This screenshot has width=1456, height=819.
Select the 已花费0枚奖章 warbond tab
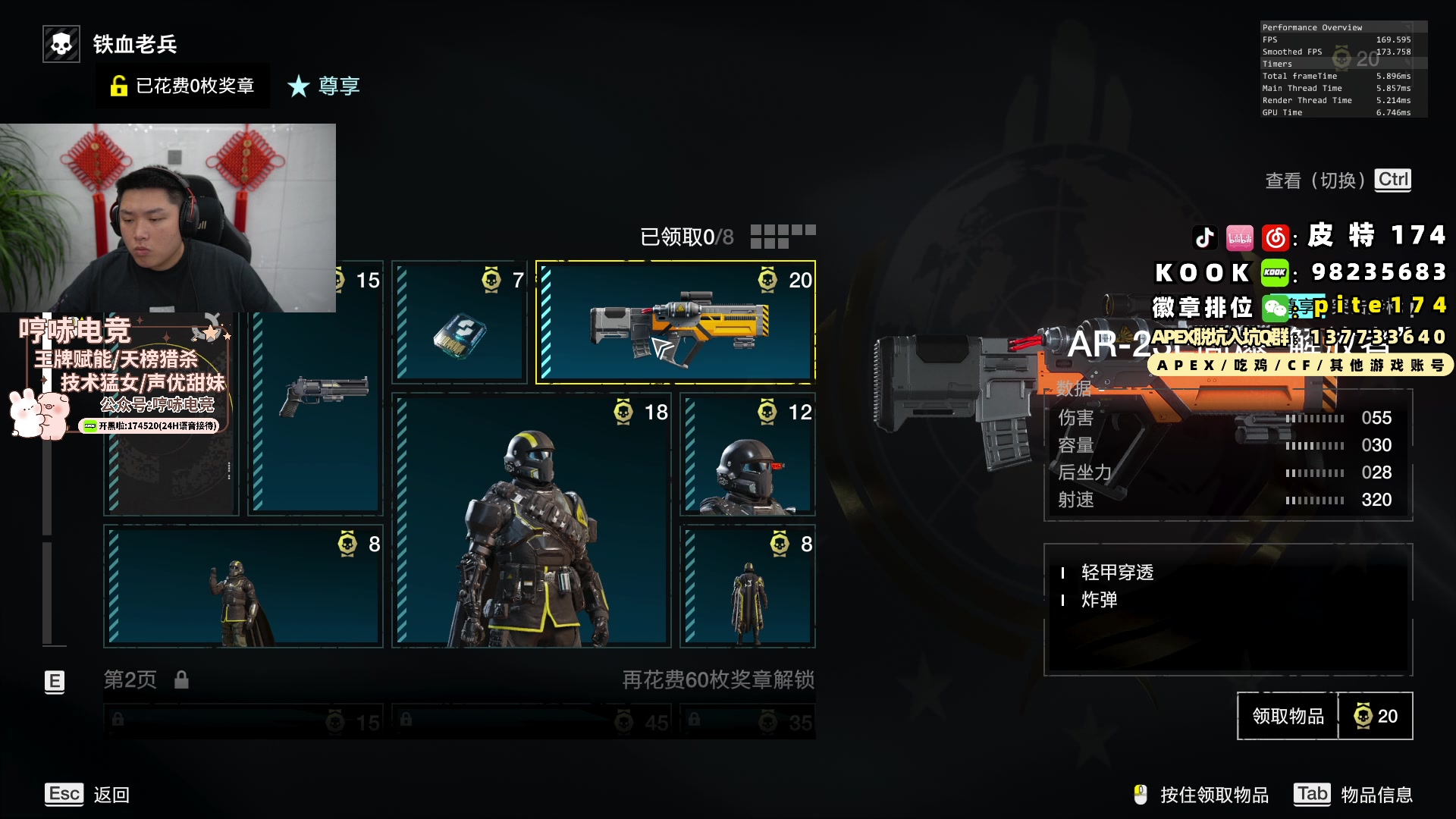click(183, 86)
